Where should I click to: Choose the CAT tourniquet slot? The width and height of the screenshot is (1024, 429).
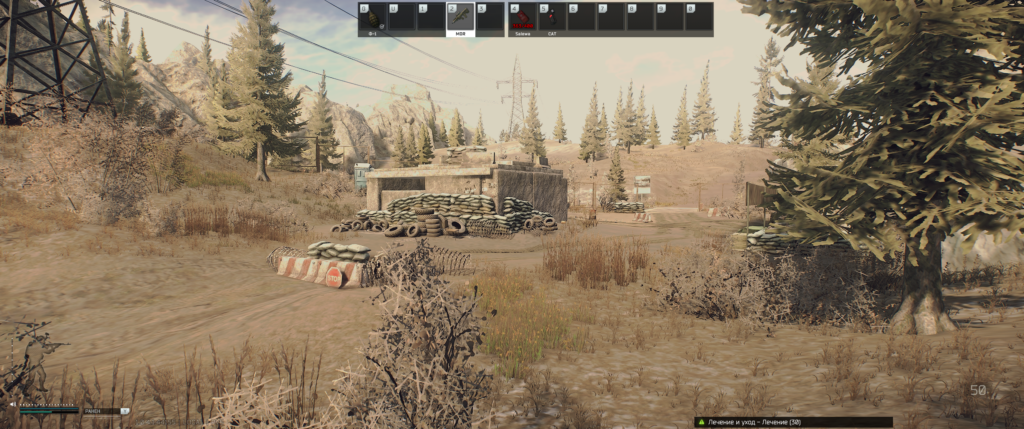point(552,18)
